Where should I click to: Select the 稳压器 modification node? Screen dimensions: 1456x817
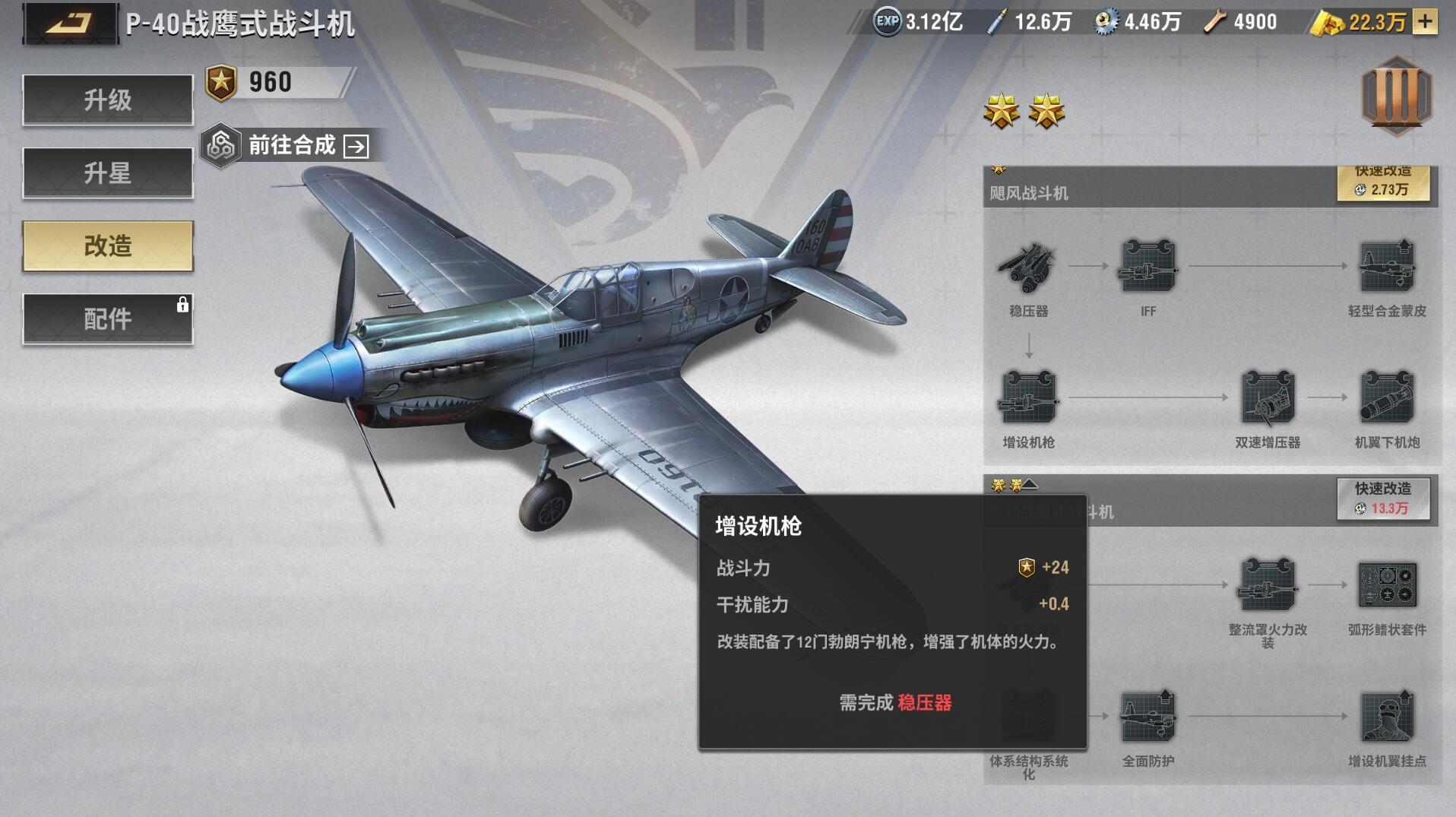(1028, 267)
